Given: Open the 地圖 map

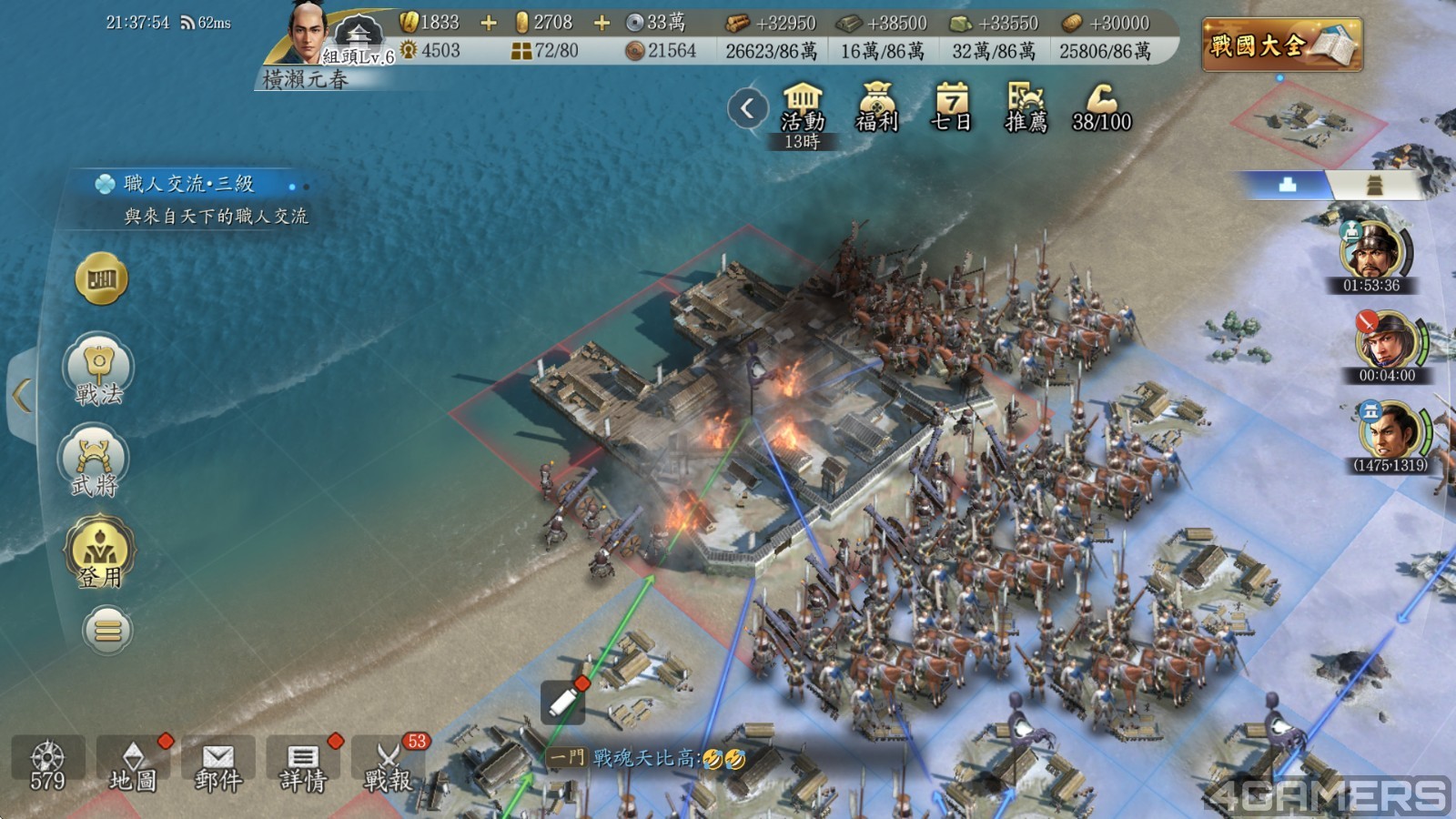Looking at the screenshot, I should point(133,765).
